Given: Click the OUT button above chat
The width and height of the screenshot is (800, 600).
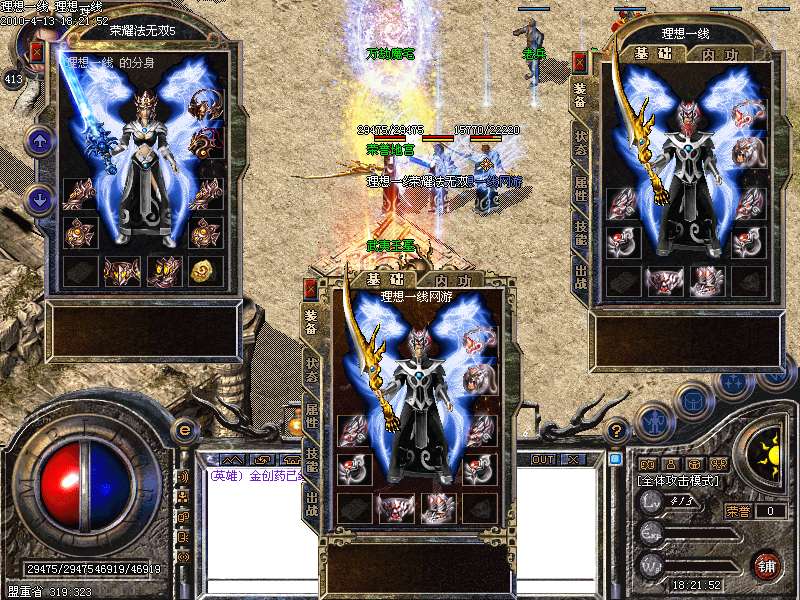Looking at the screenshot, I should 543,460.
